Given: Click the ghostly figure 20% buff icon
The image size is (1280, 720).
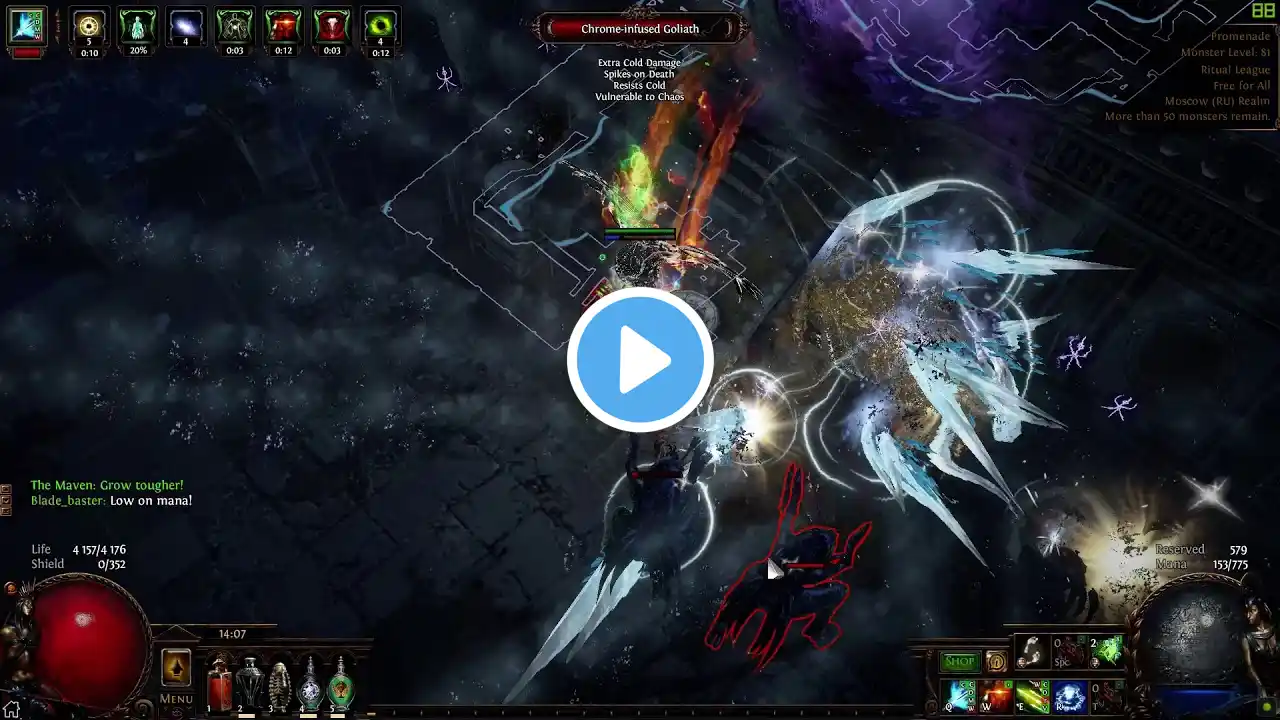Looking at the screenshot, I should 137,28.
